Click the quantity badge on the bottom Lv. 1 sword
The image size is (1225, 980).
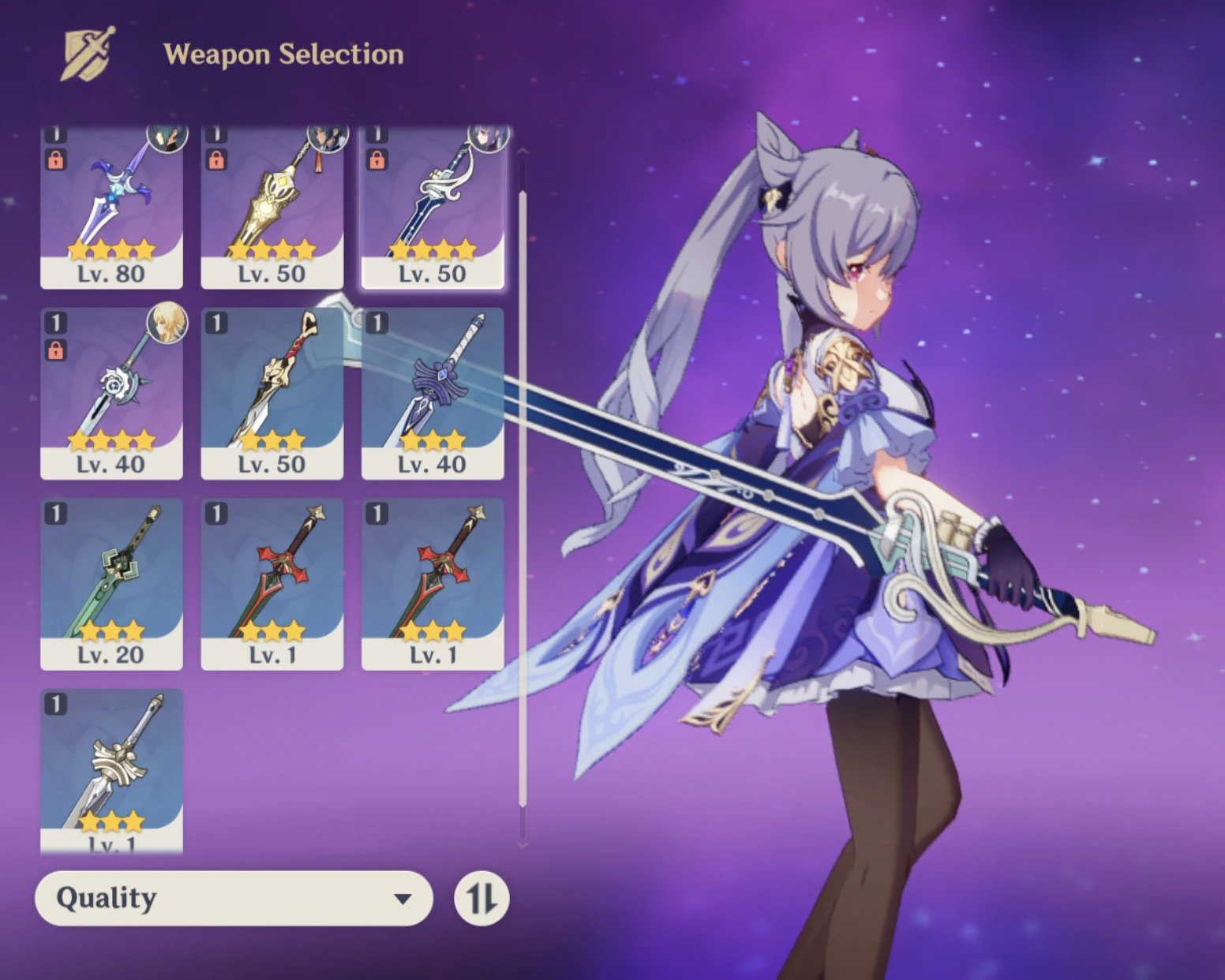coord(56,702)
